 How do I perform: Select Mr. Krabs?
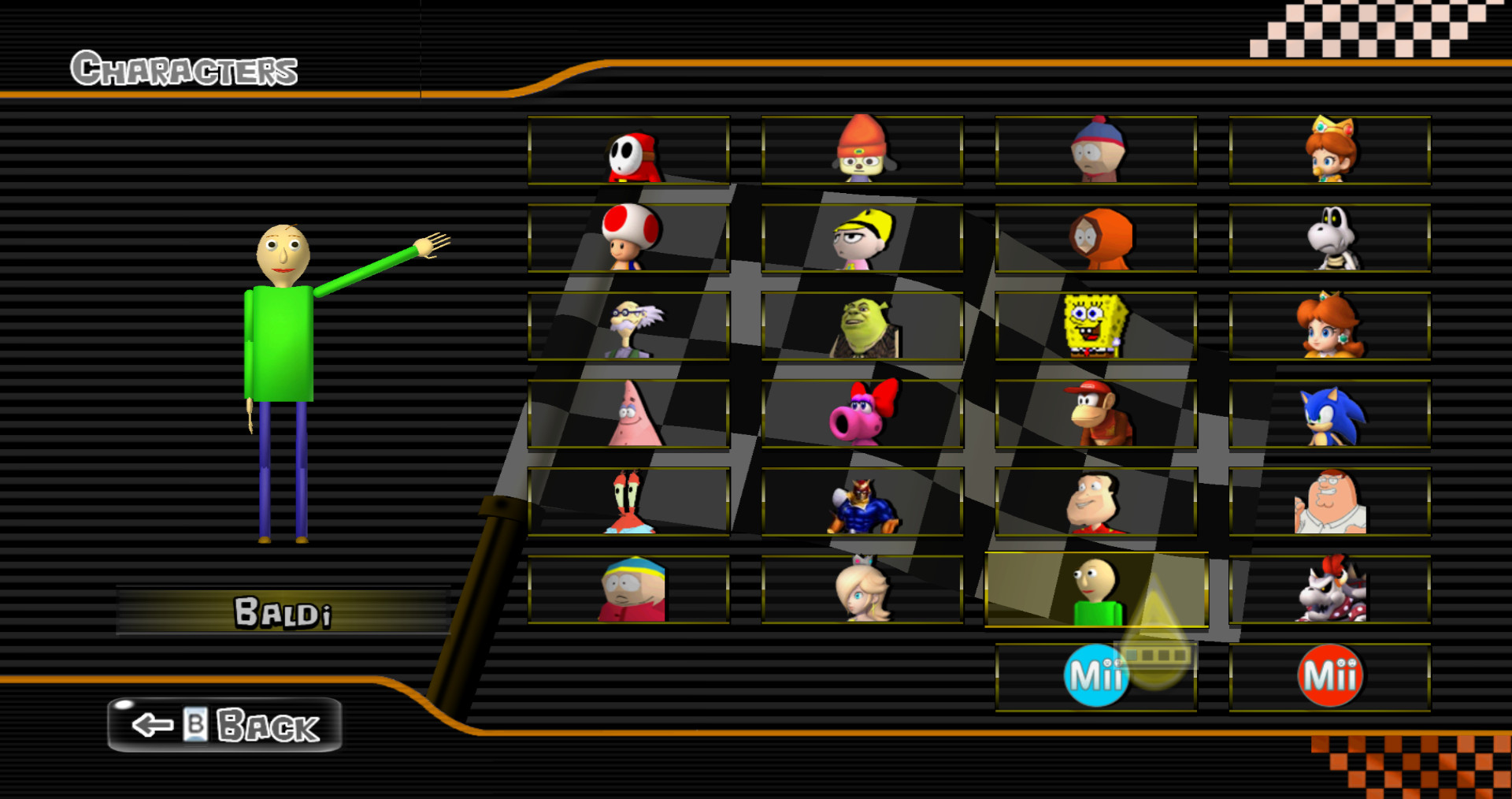(x=630, y=501)
